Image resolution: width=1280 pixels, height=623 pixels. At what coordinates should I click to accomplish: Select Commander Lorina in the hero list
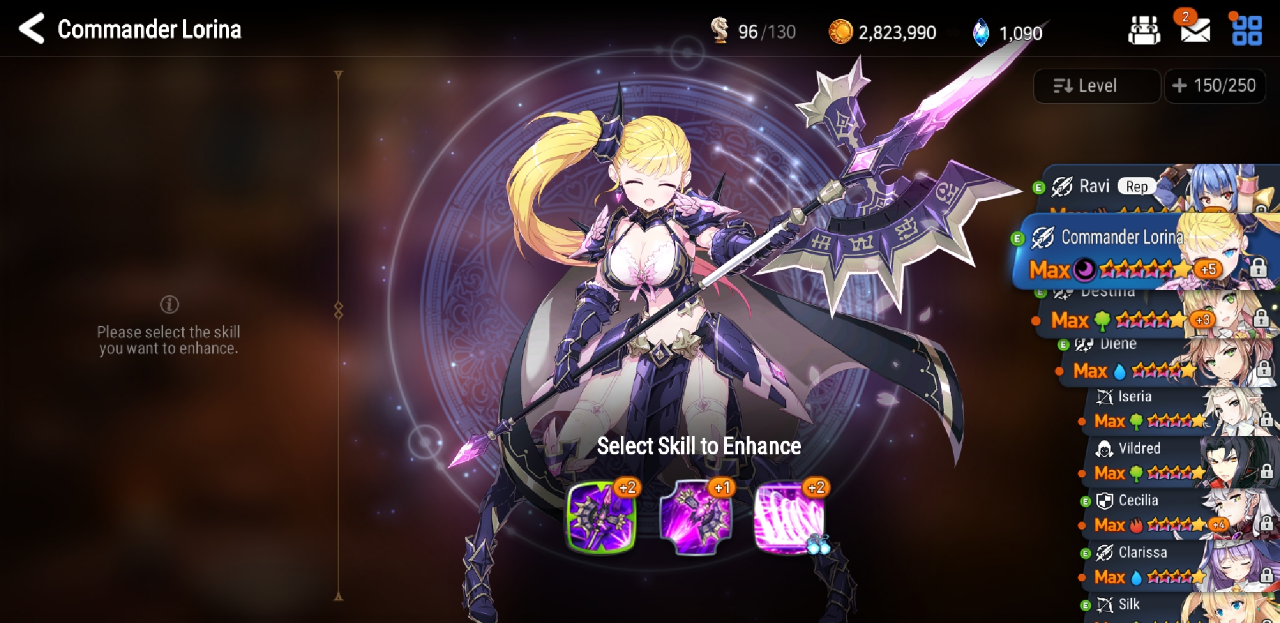1140,252
